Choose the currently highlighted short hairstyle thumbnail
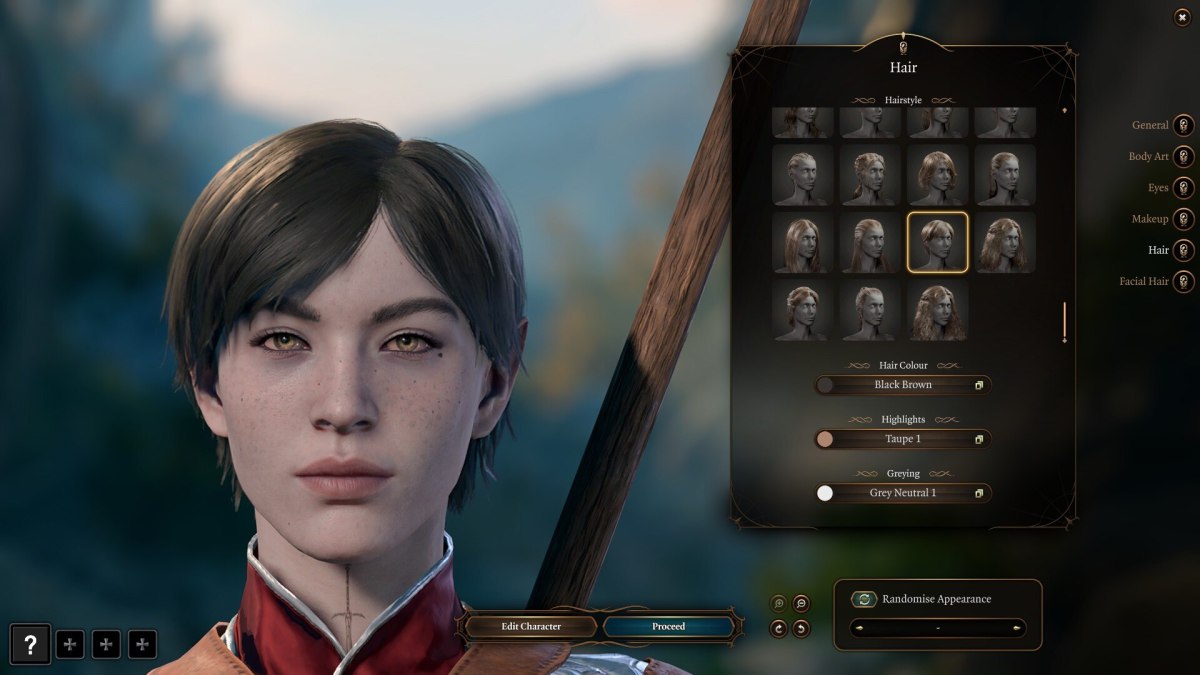 point(937,242)
